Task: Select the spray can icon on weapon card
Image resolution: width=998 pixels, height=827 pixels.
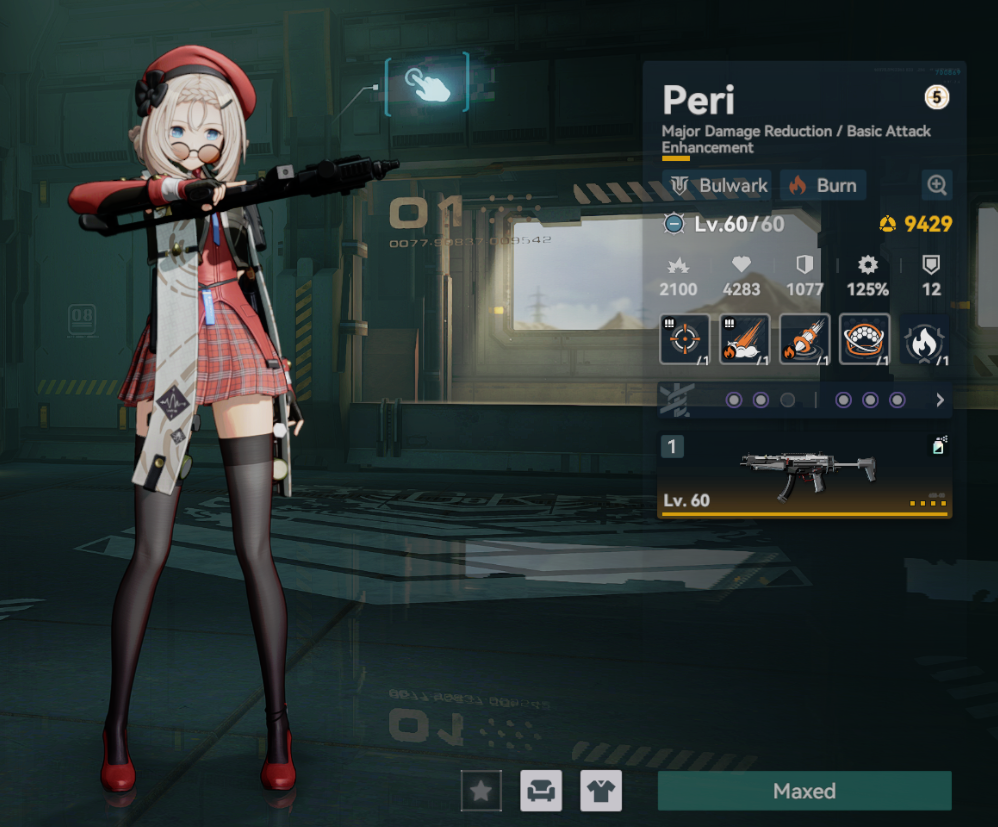Action: point(938,446)
